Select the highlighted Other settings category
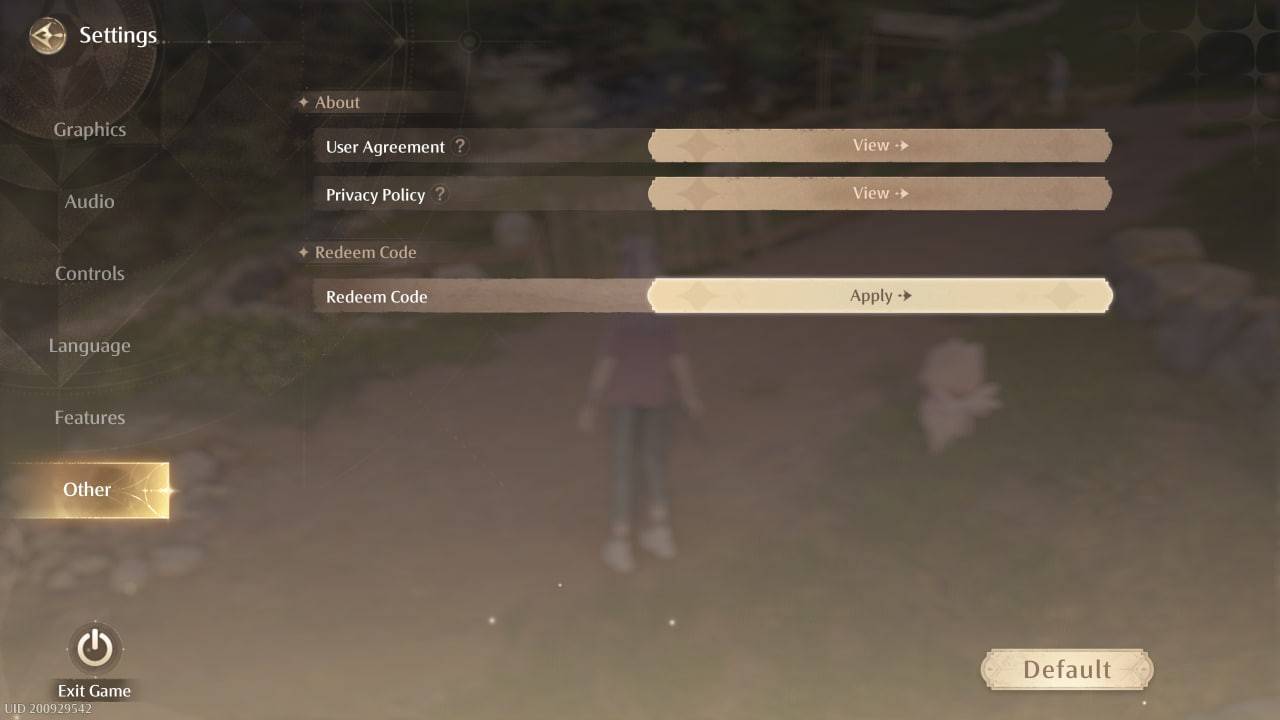Viewport: 1280px width, 720px height. pos(87,490)
